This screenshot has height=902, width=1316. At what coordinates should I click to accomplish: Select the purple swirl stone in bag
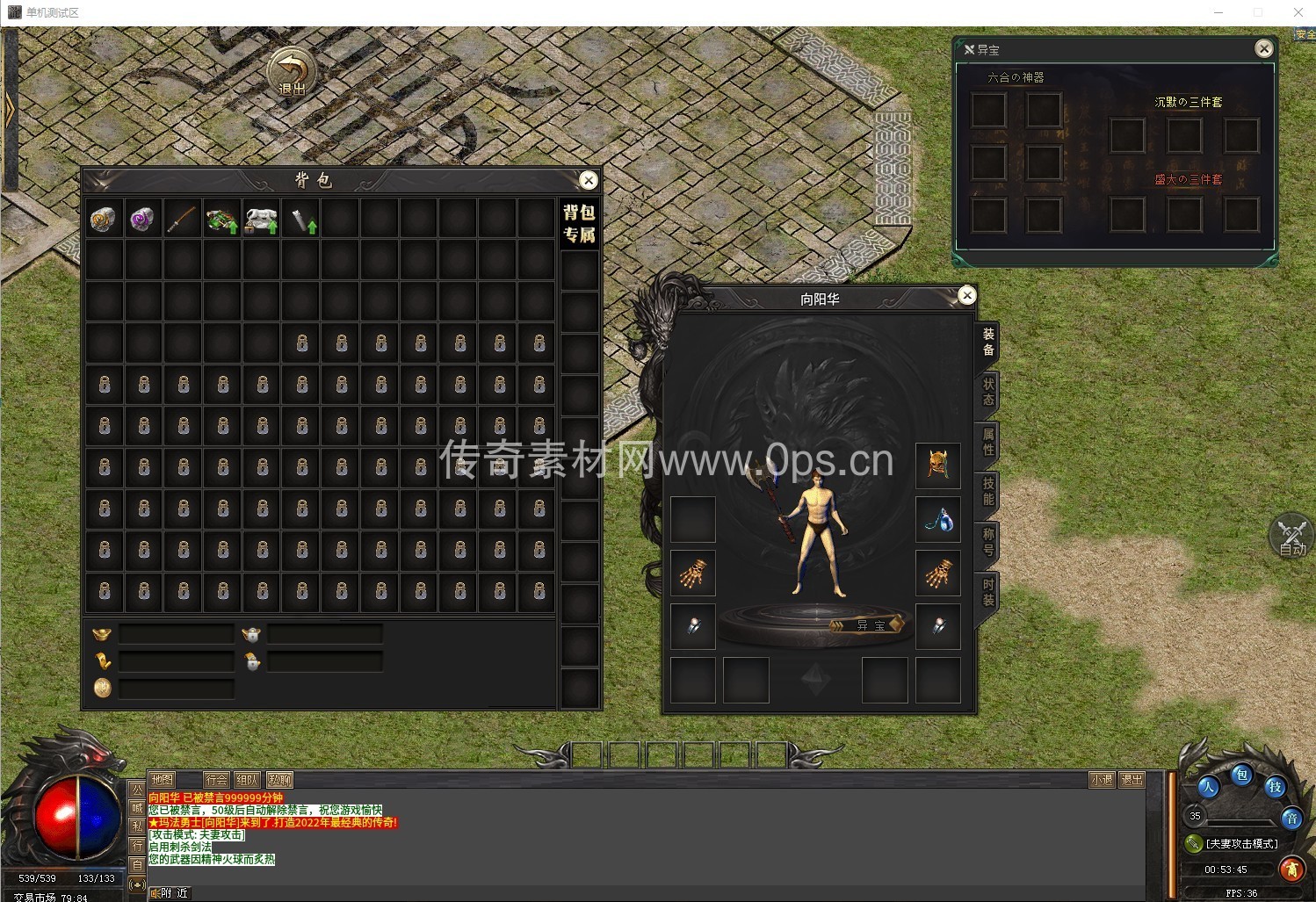tap(142, 219)
